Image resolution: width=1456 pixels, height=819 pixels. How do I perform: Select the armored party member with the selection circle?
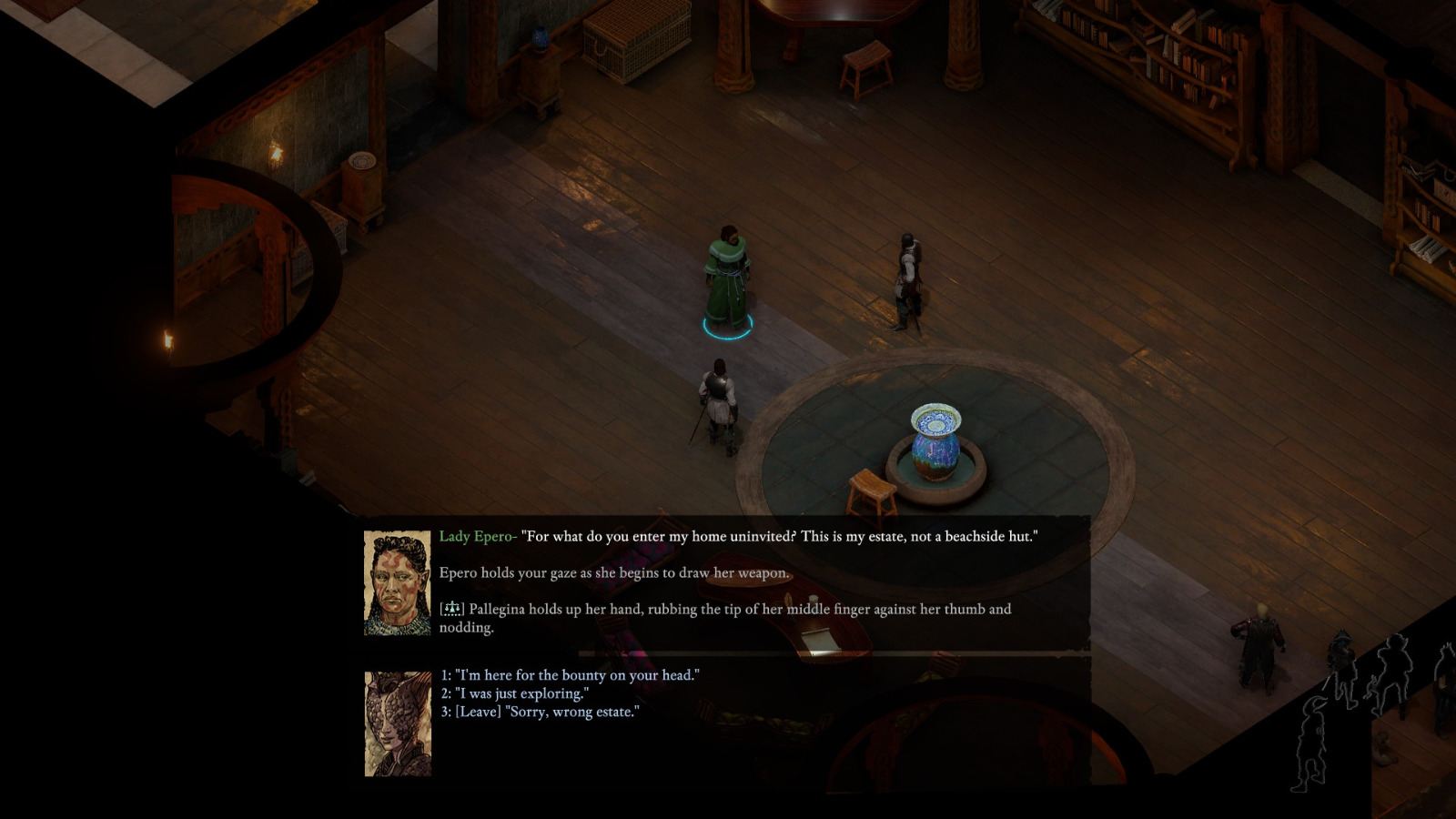pos(719,400)
